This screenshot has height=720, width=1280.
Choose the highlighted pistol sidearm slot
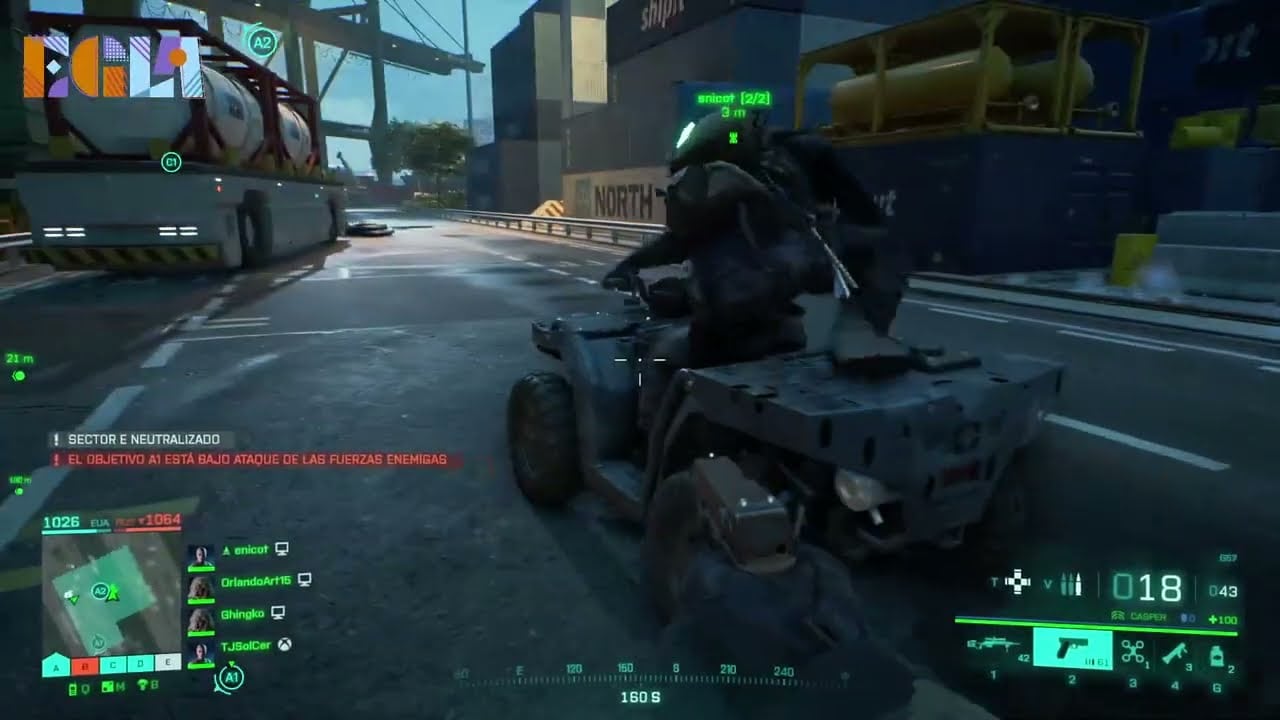pos(1071,649)
